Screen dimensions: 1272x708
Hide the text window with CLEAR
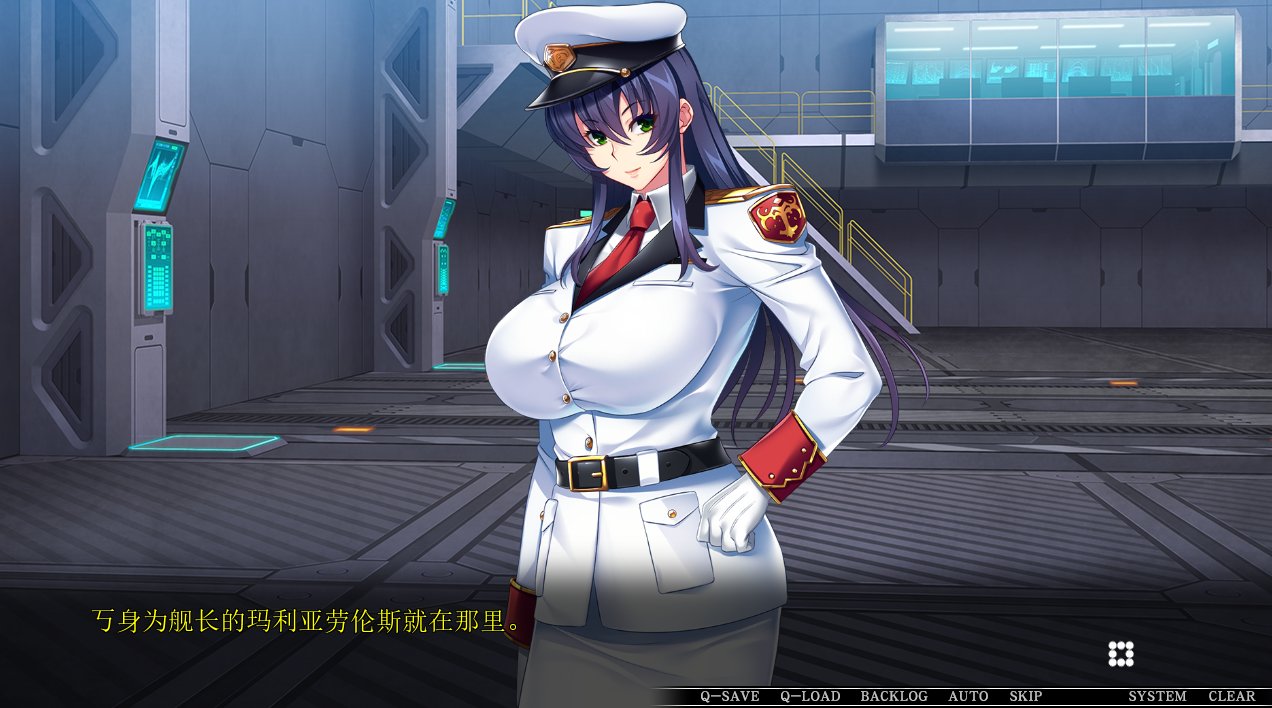(1231, 696)
